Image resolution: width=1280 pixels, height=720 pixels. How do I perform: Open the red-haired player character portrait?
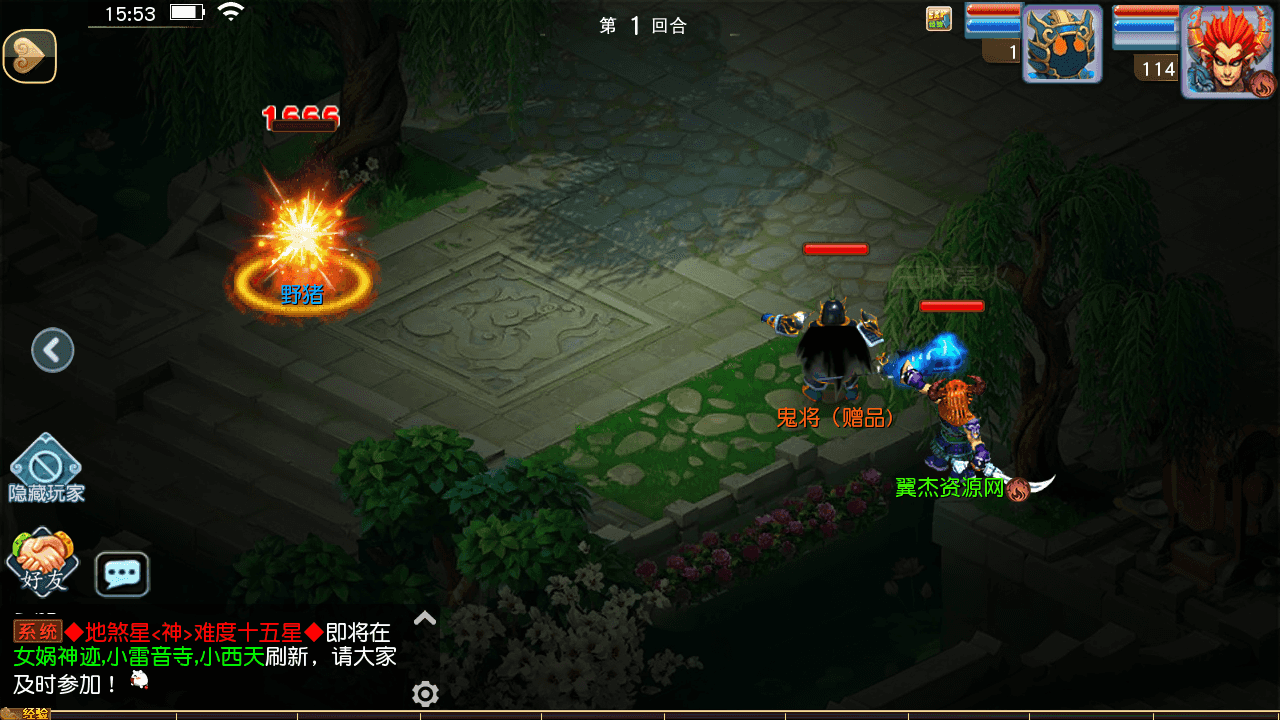(1228, 51)
